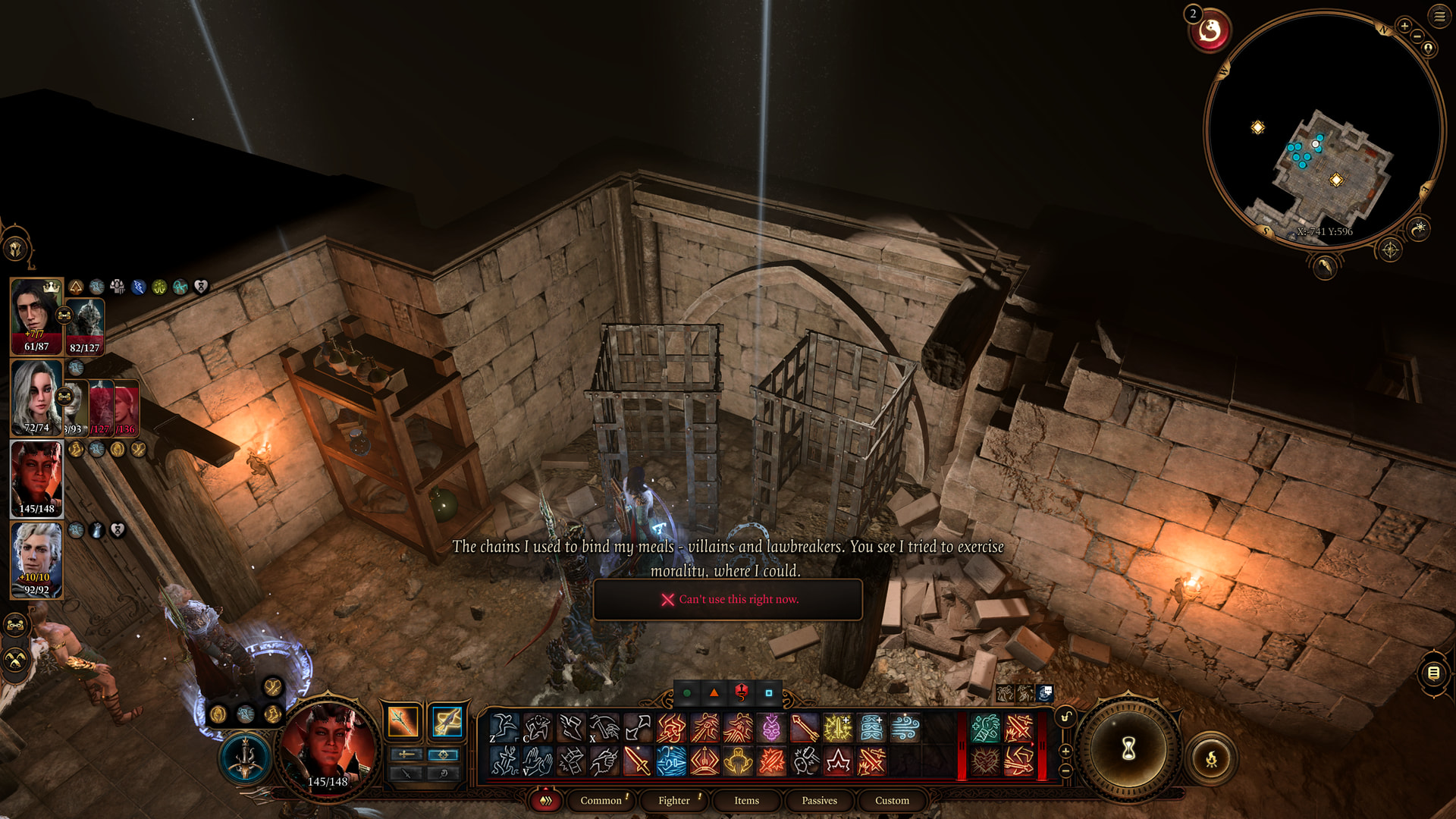This screenshot has height=819, width=1456.
Task: Choose the dark-haired crowned character portrait
Action: [x=36, y=315]
